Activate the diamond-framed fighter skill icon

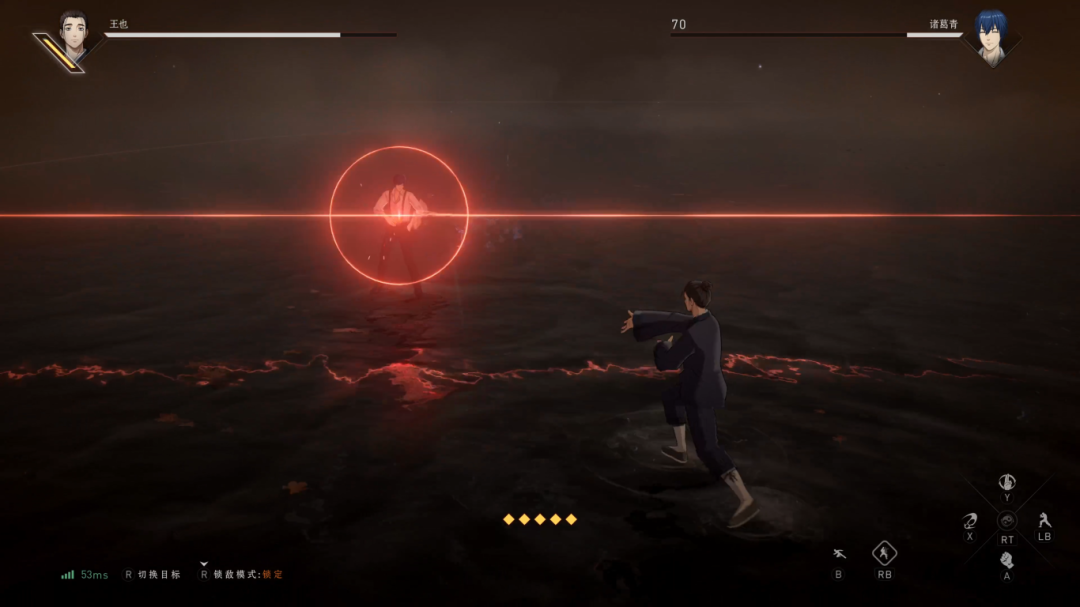(x=884, y=553)
